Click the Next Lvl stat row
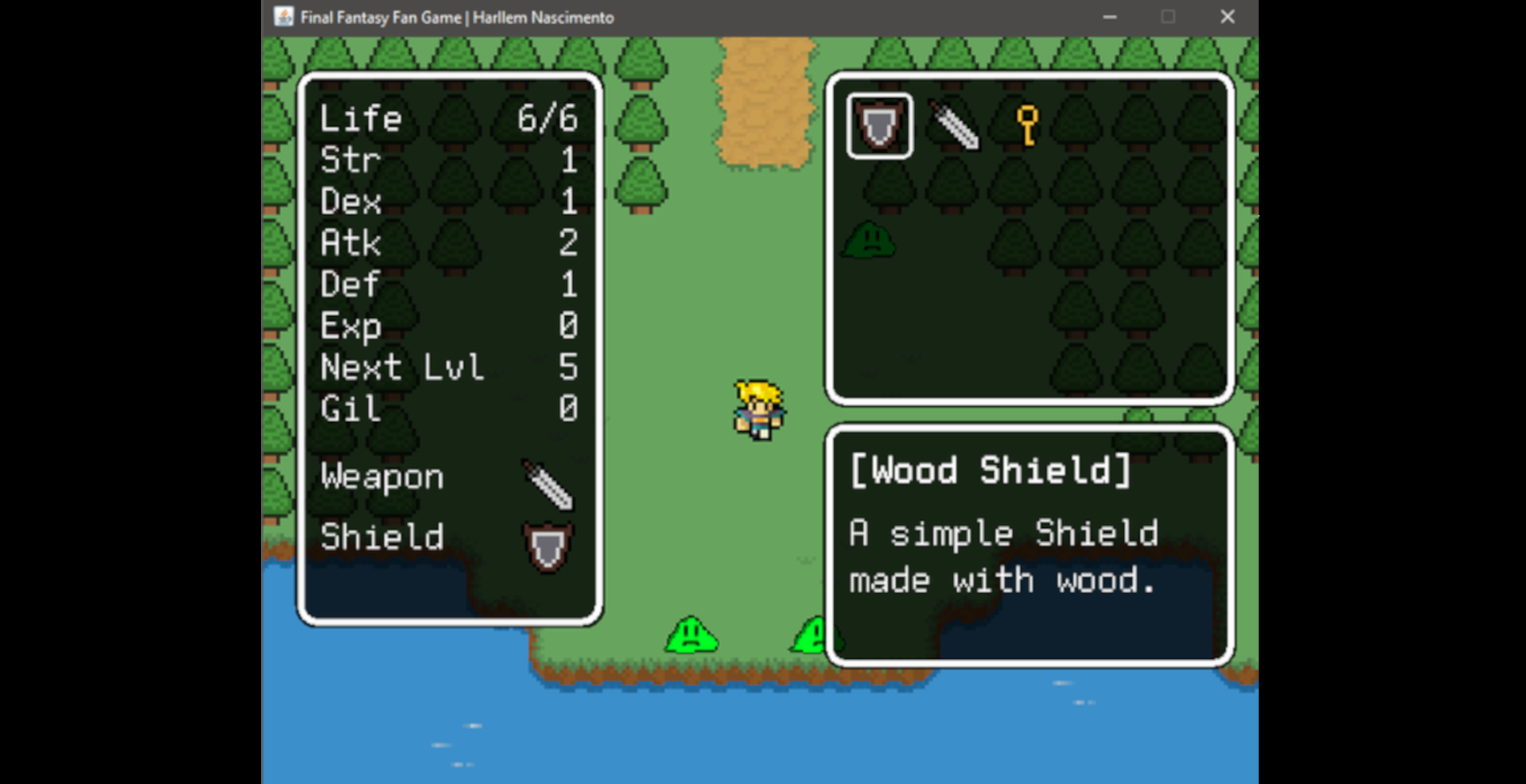The height and width of the screenshot is (784, 1526). (x=447, y=368)
